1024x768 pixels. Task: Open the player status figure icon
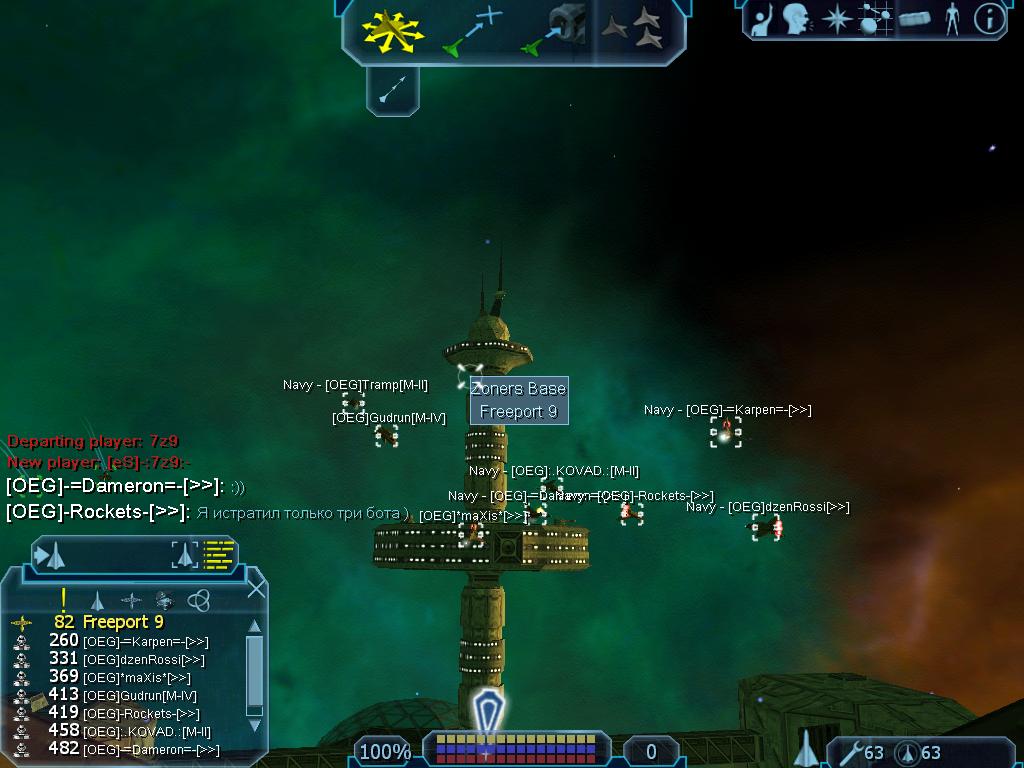952,18
